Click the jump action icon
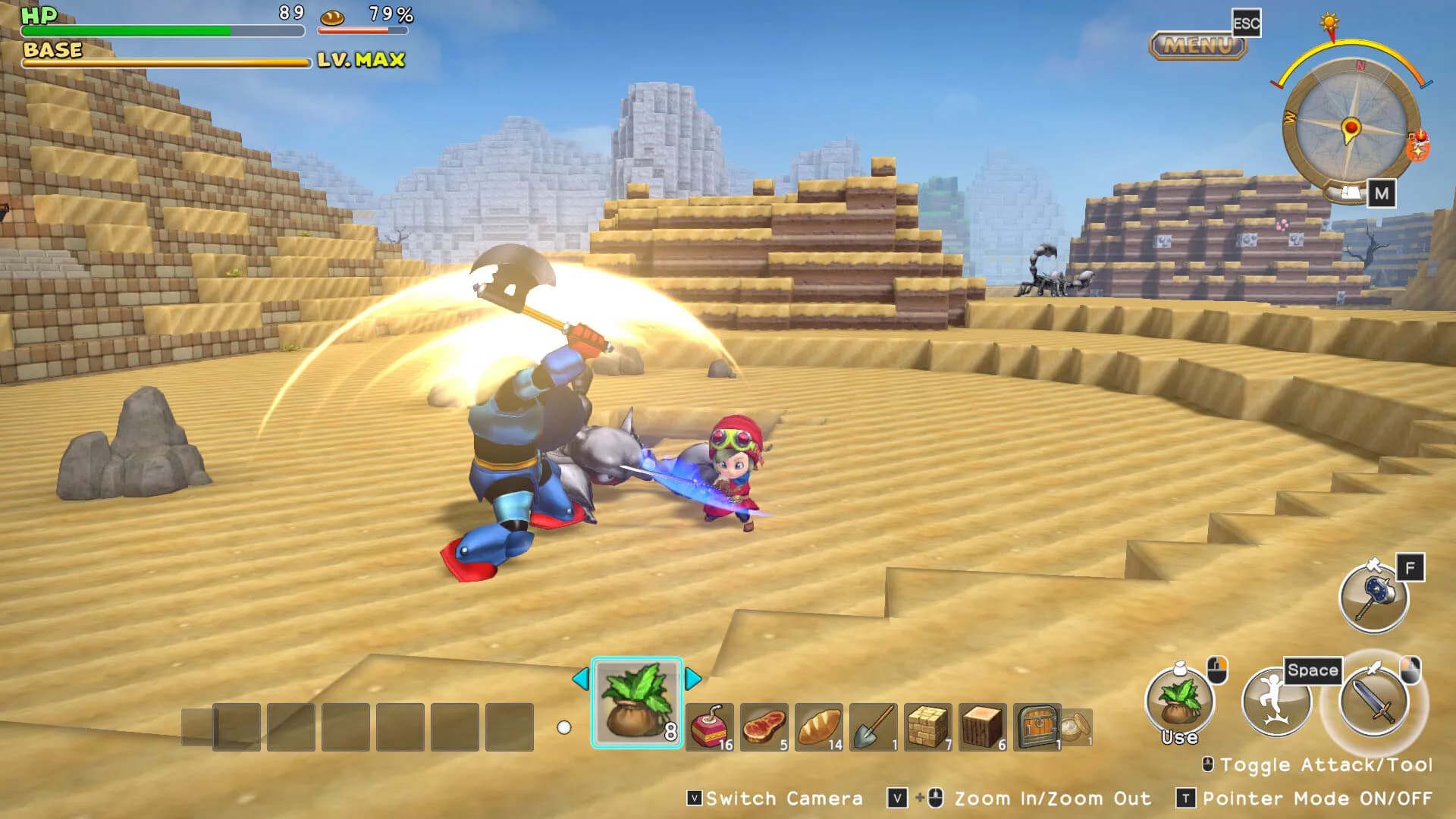The height and width of the screenshot is (819, 1456). pyautogui.click(x=1276, y=701)
